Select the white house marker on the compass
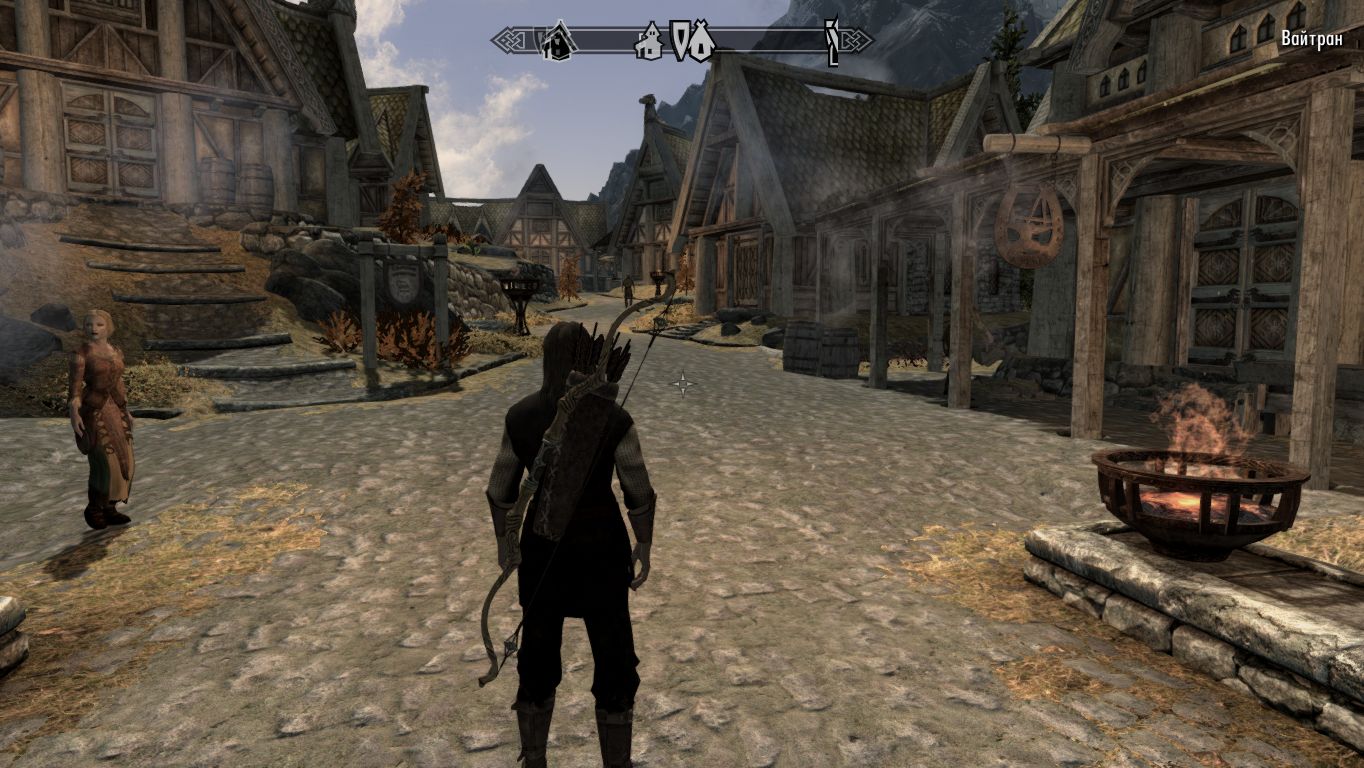The image size is (1364, 768). 649,41
